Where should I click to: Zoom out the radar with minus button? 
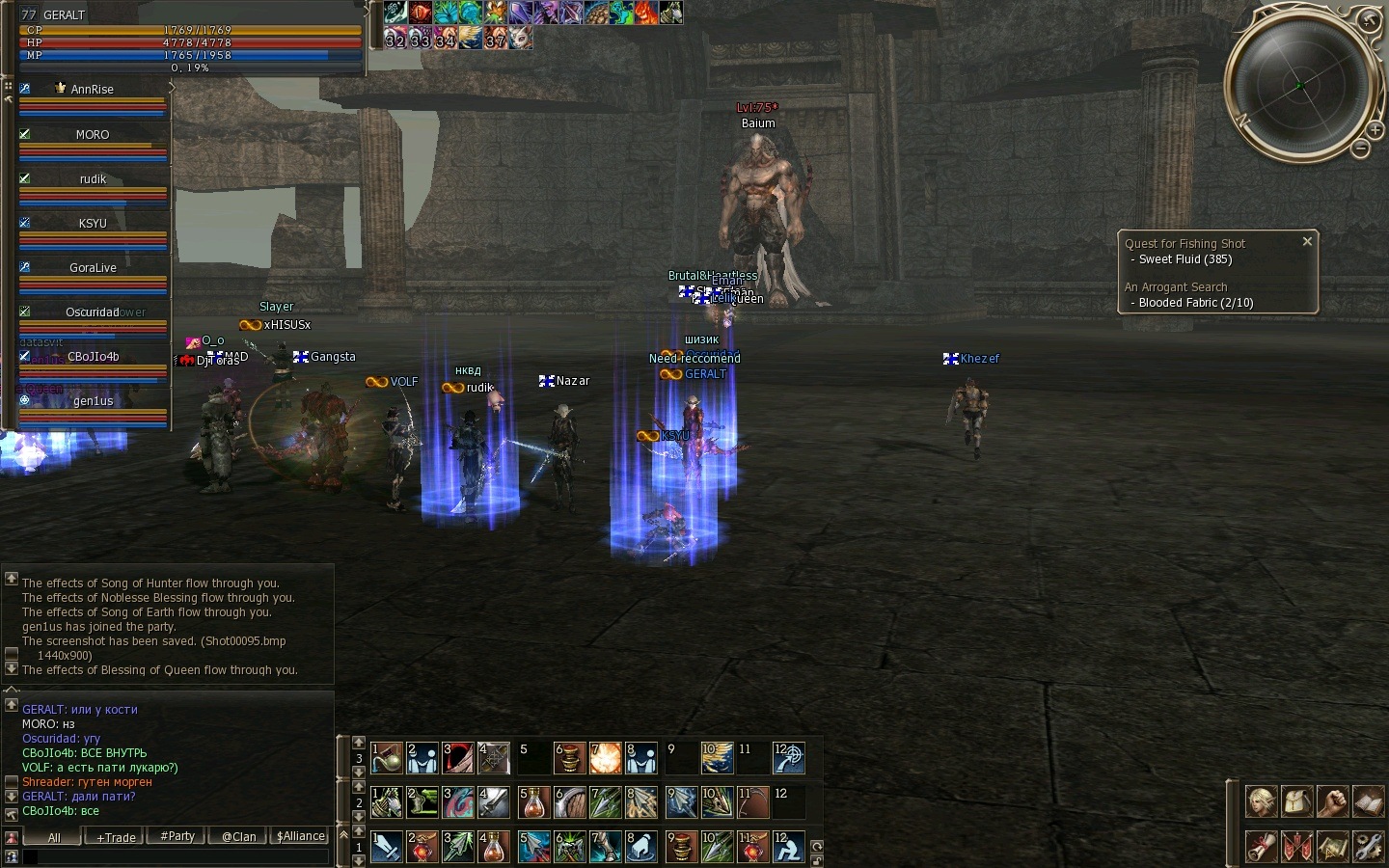pos(1360,149)
